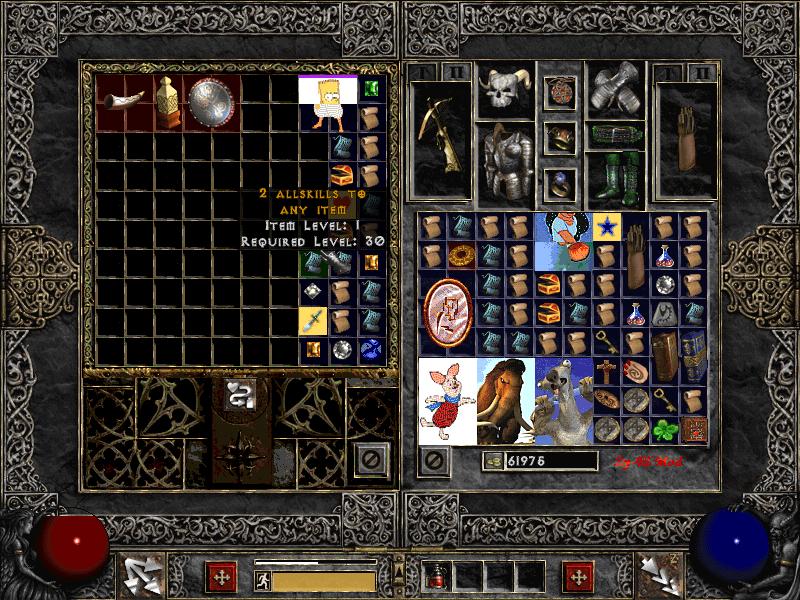
Task: Toggle the run/walk button
Action: pyautogui.click(x=260, y=579)
